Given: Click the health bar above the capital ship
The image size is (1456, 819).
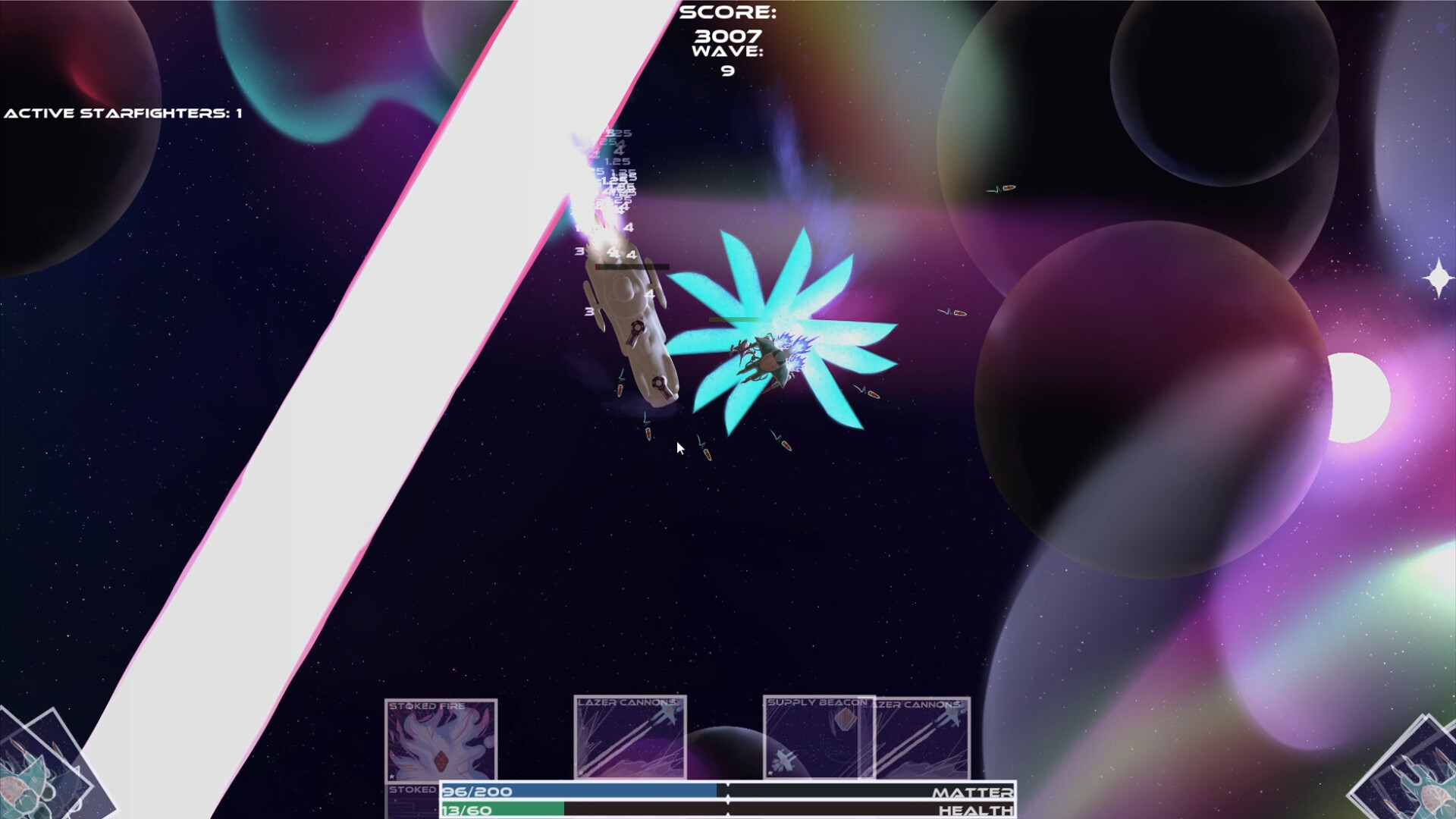Looking at the screenshot, I should click(x=632, y=265).
